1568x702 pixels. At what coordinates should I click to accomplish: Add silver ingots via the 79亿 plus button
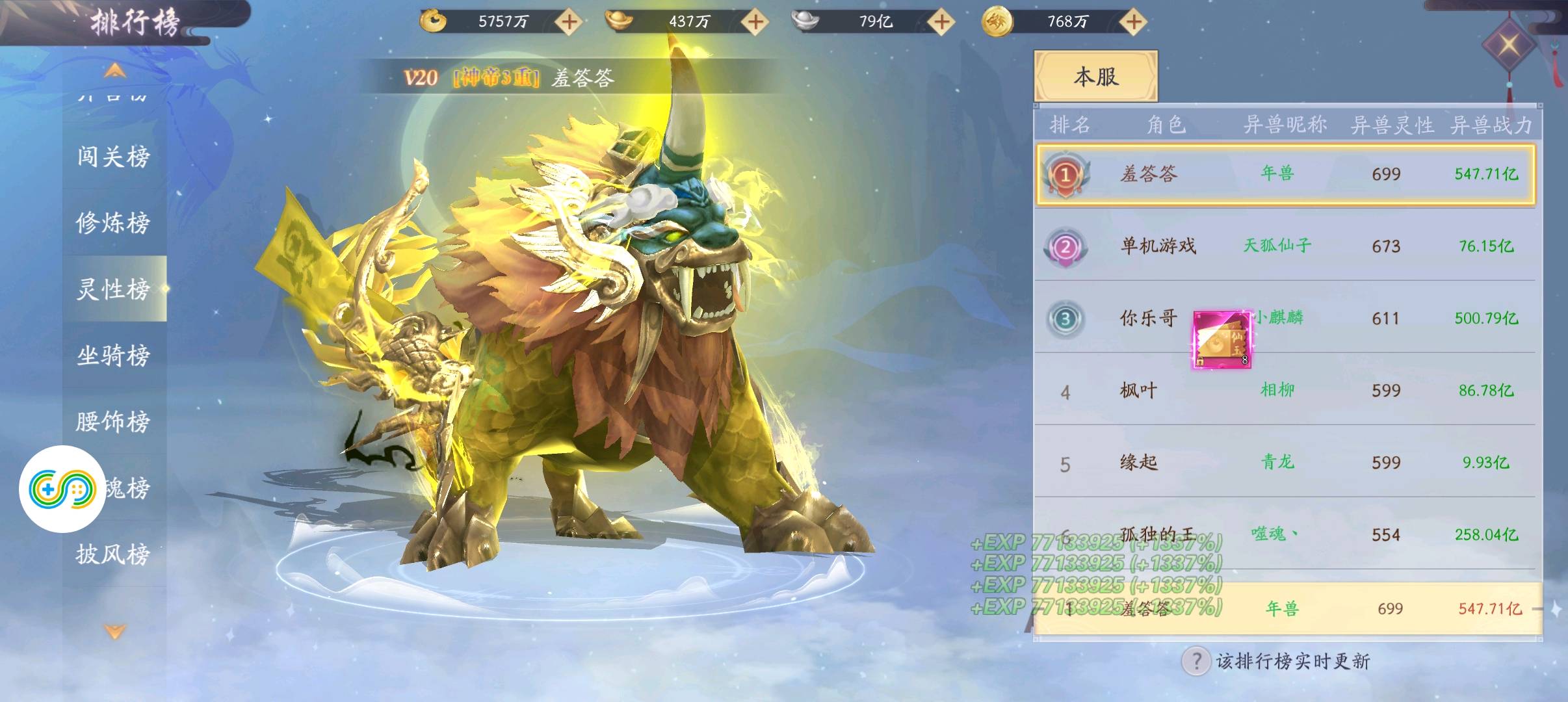941,21
